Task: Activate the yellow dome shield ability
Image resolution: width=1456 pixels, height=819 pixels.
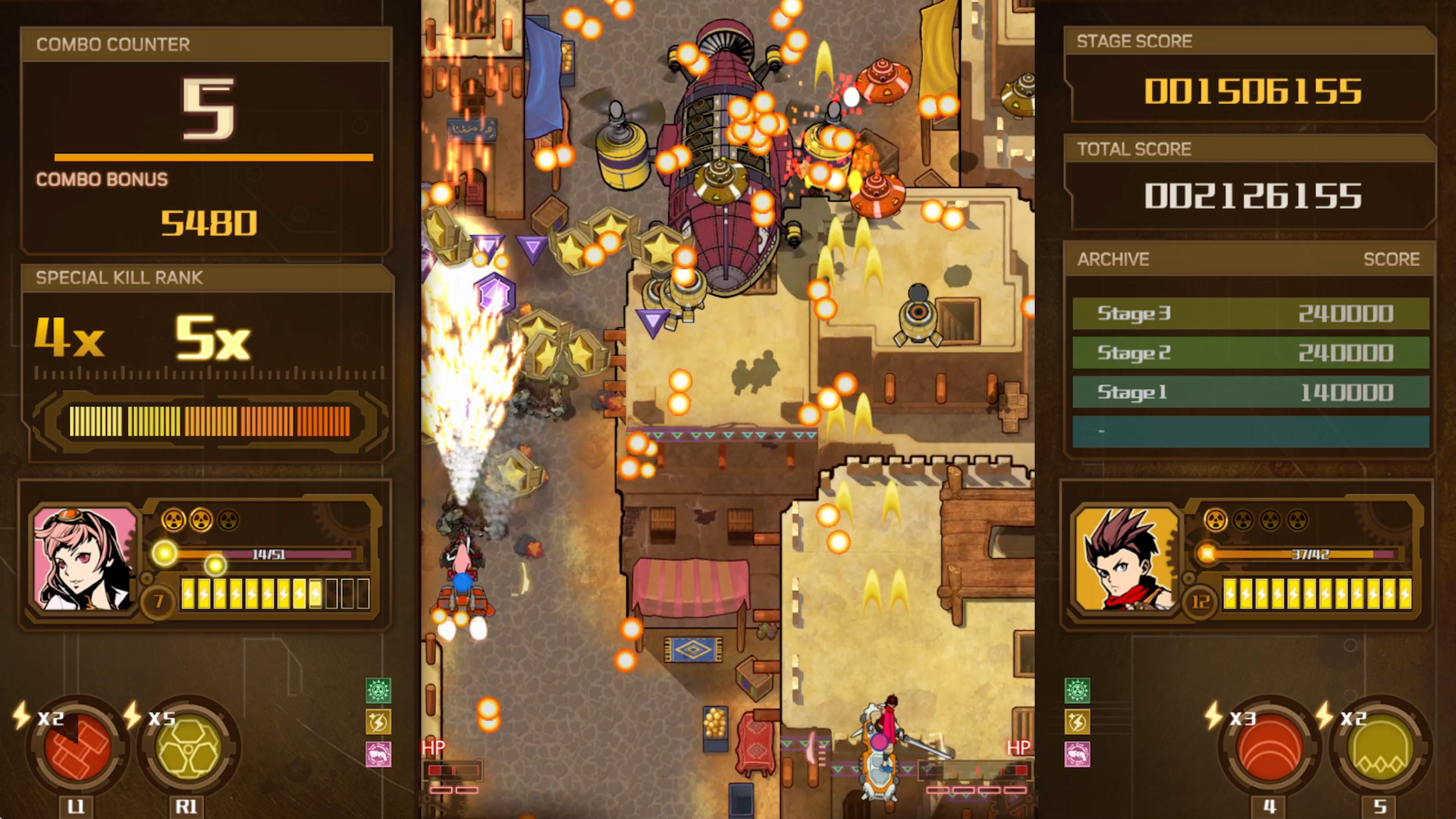Action: click(1380, 747)
